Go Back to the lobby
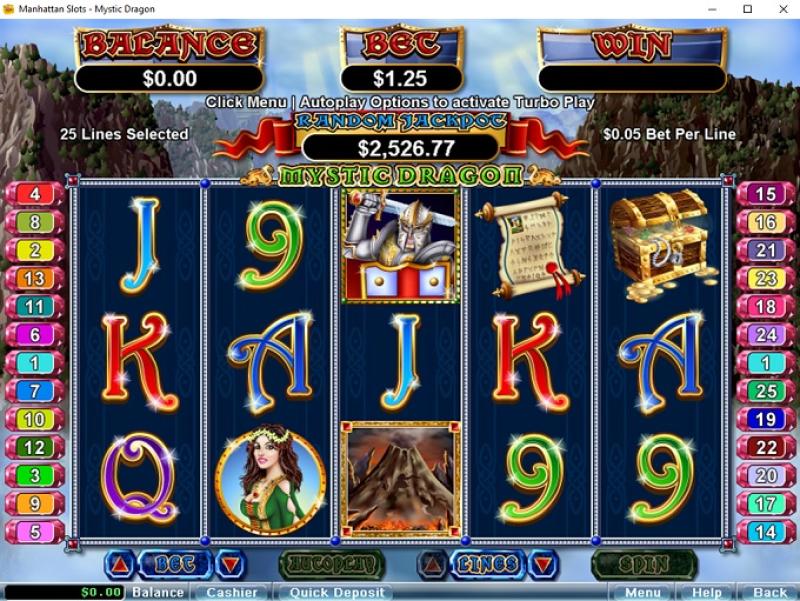 770,592
